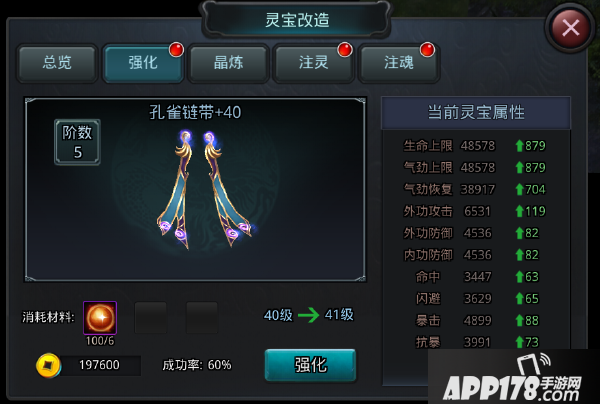Select the 强化 tab
This screenshot has height=404, width=600.
click(143, 64)
